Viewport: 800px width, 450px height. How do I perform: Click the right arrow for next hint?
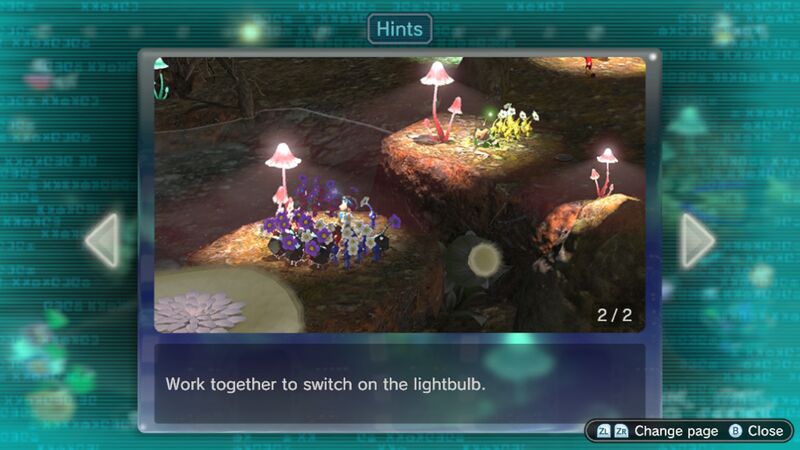pos(697,240)
